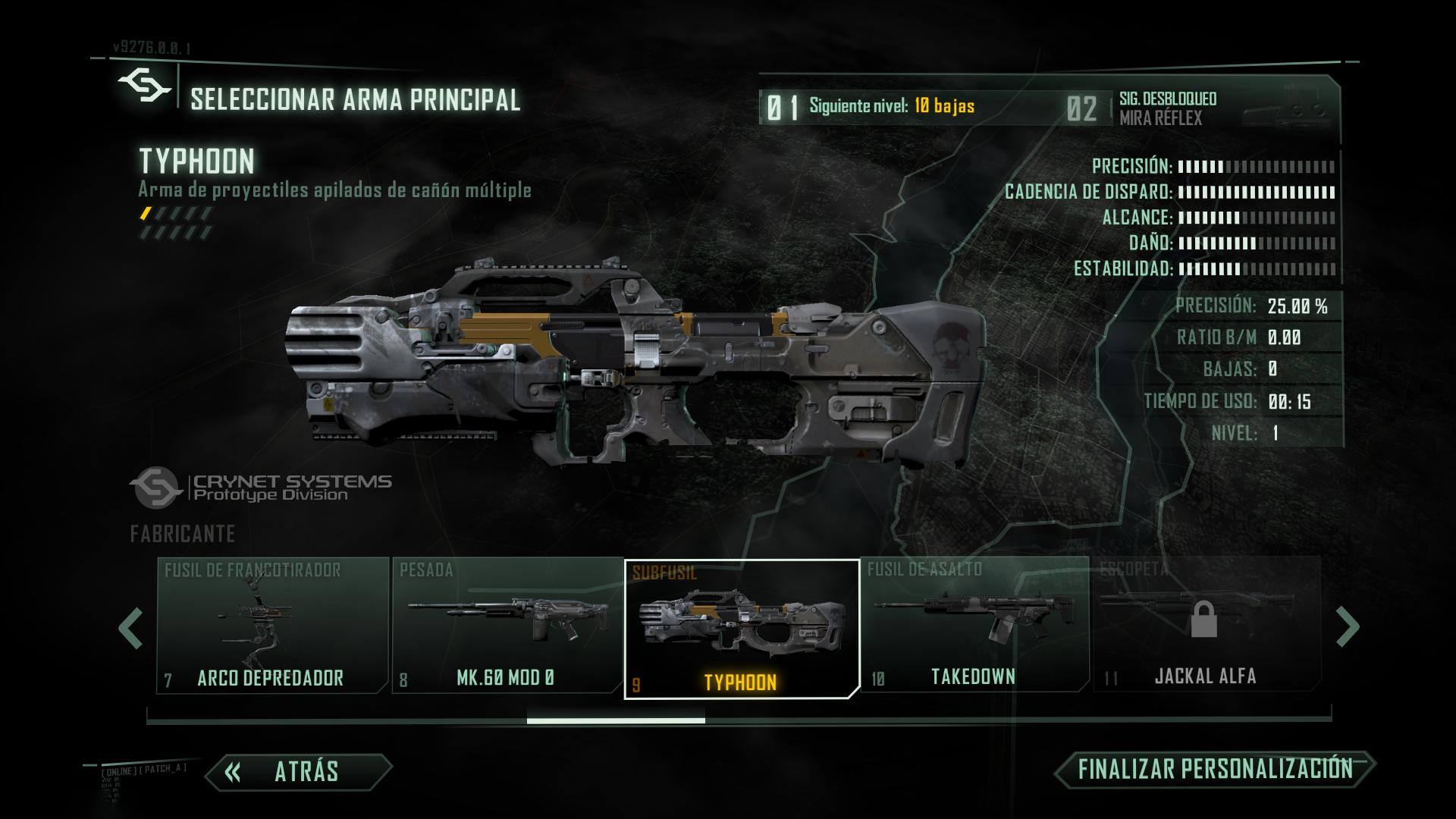Viewport: 1456px width, 819px height.
Task: Pick the Takedown assault rifle
Action: (x=974, y=626)
